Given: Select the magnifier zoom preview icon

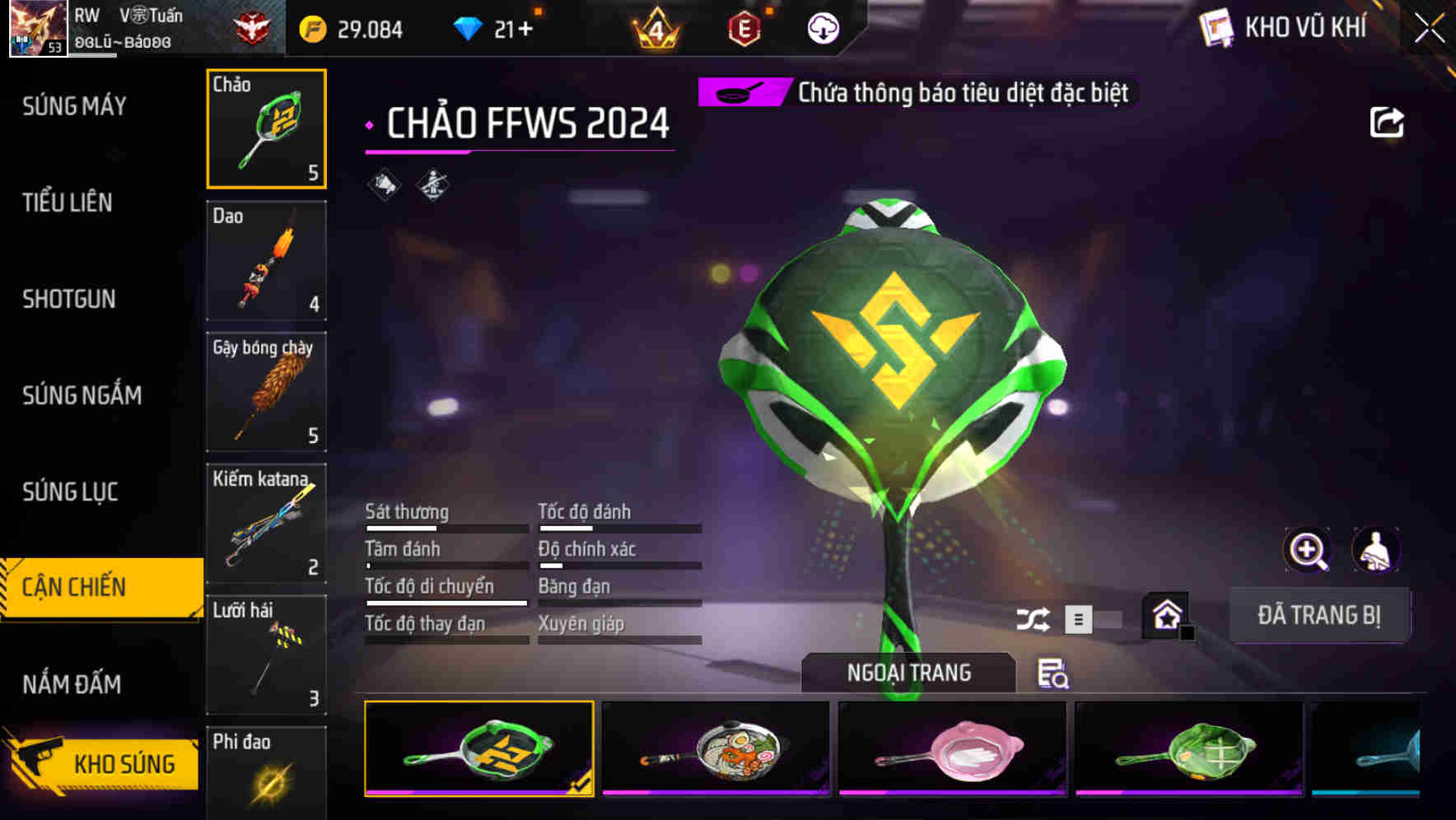Looking at the screenshot, I should 1308,550.
